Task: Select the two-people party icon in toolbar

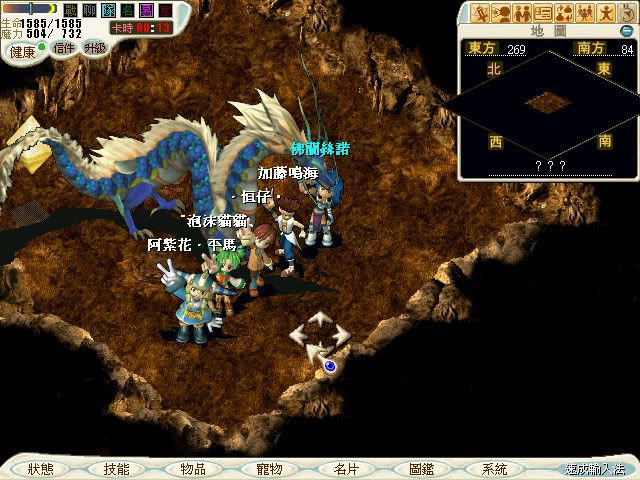Action: pyautogui.click(x=522, y=13)
